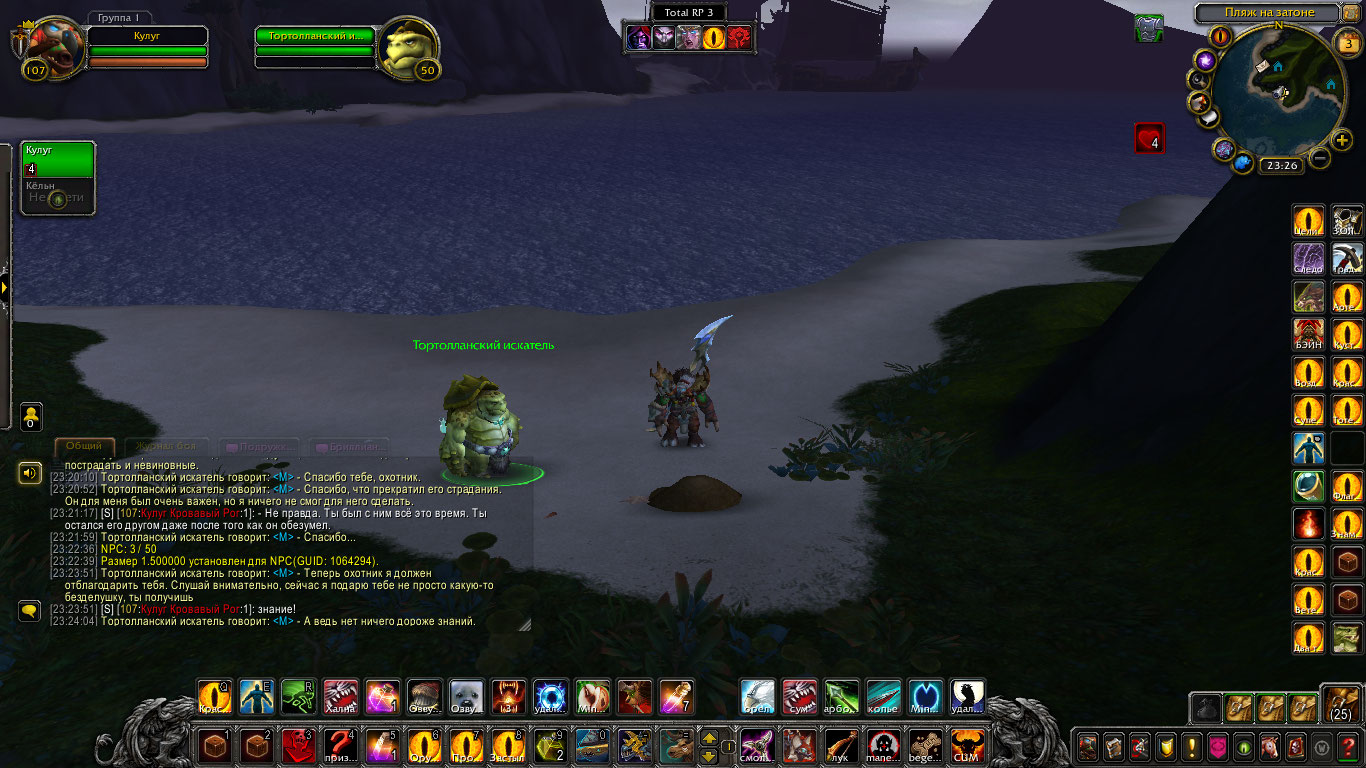Activate the eagle ability labeled орел
This screenshot has width=1366, height=768.
tap(757, 697)
